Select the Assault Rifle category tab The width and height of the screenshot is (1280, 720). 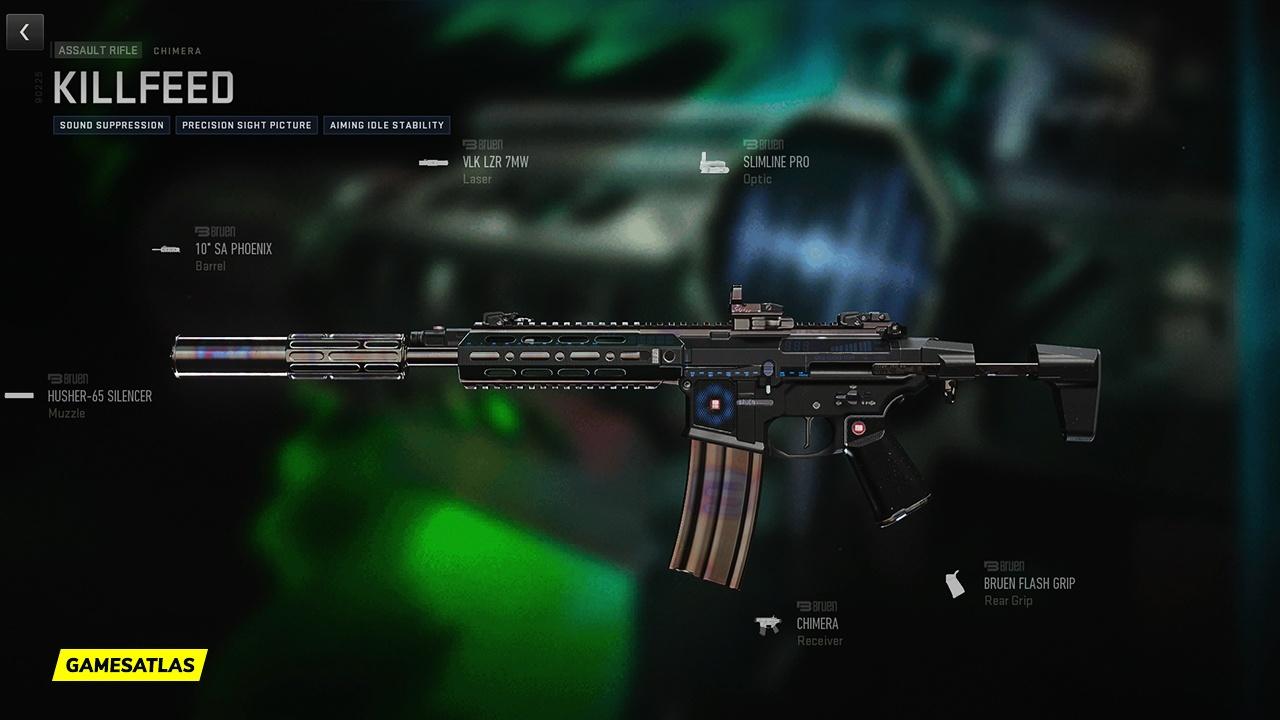point(97,49)
